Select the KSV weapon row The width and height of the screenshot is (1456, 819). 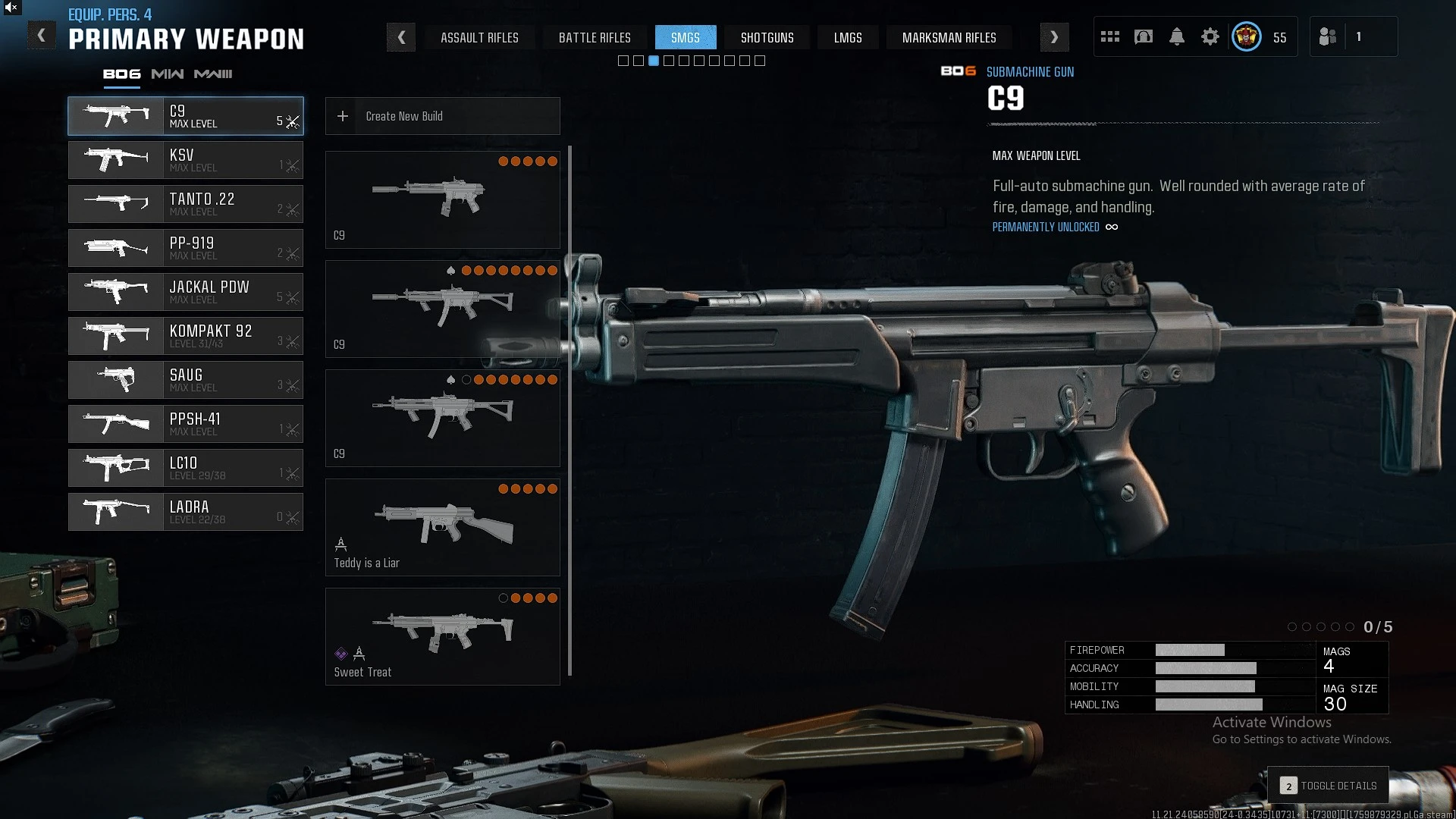(186, 160)
